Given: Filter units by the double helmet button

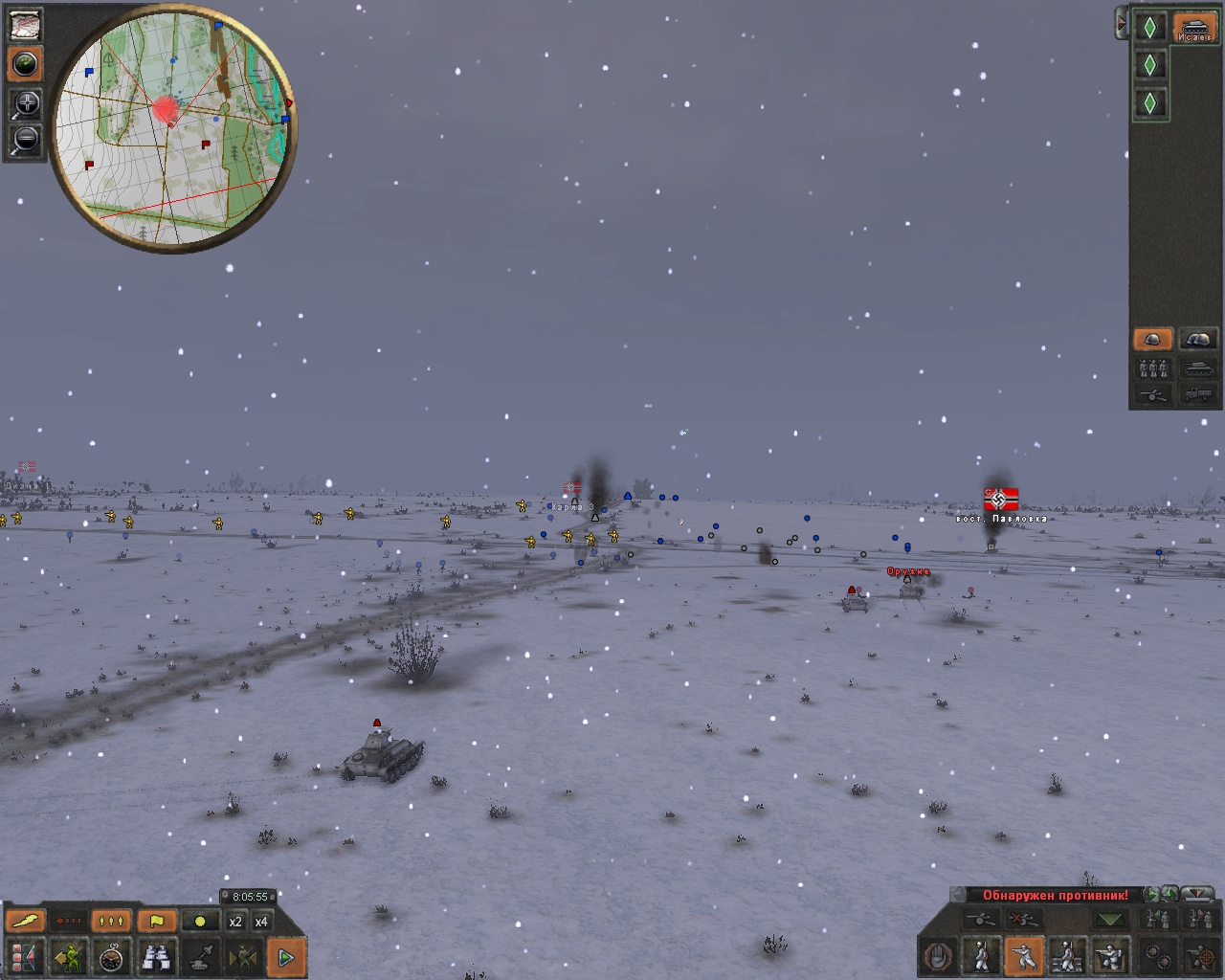Looking at the screenshot, I should [x=1197, y=339].
